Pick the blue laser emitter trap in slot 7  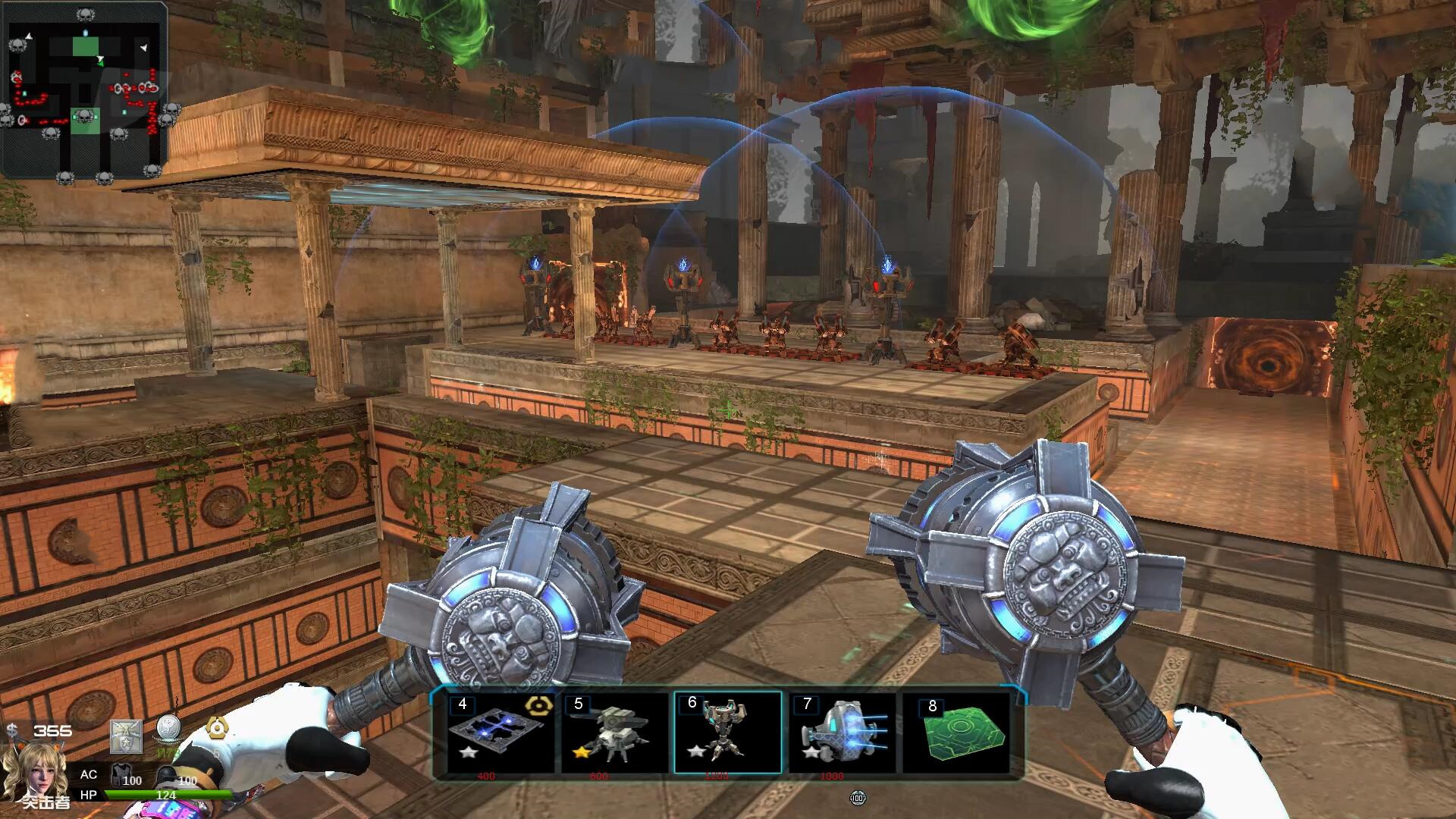(x=841, y=732)
